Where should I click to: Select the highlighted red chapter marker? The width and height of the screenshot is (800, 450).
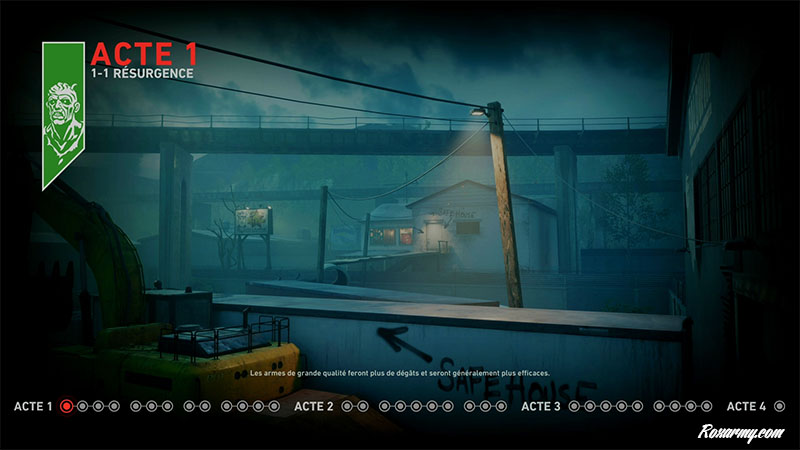tap(66, 406)
